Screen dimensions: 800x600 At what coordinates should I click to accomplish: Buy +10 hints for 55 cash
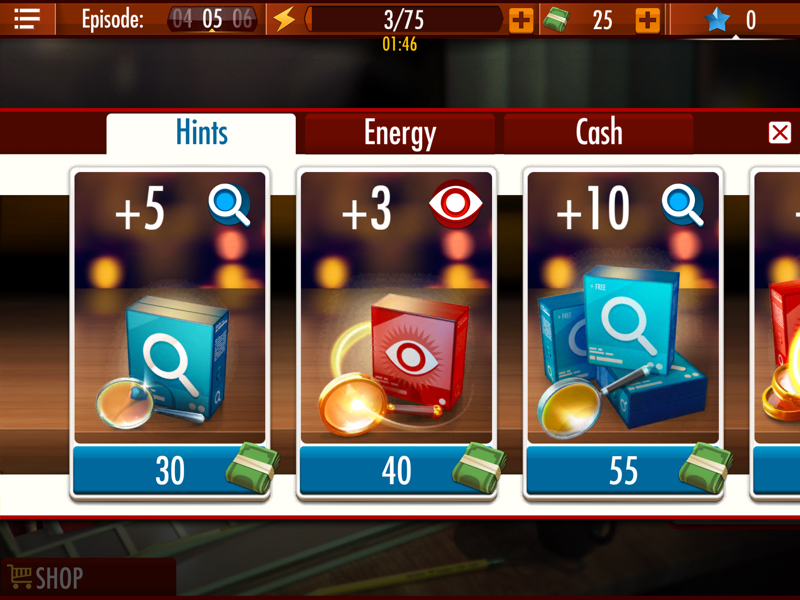point(624,470)
